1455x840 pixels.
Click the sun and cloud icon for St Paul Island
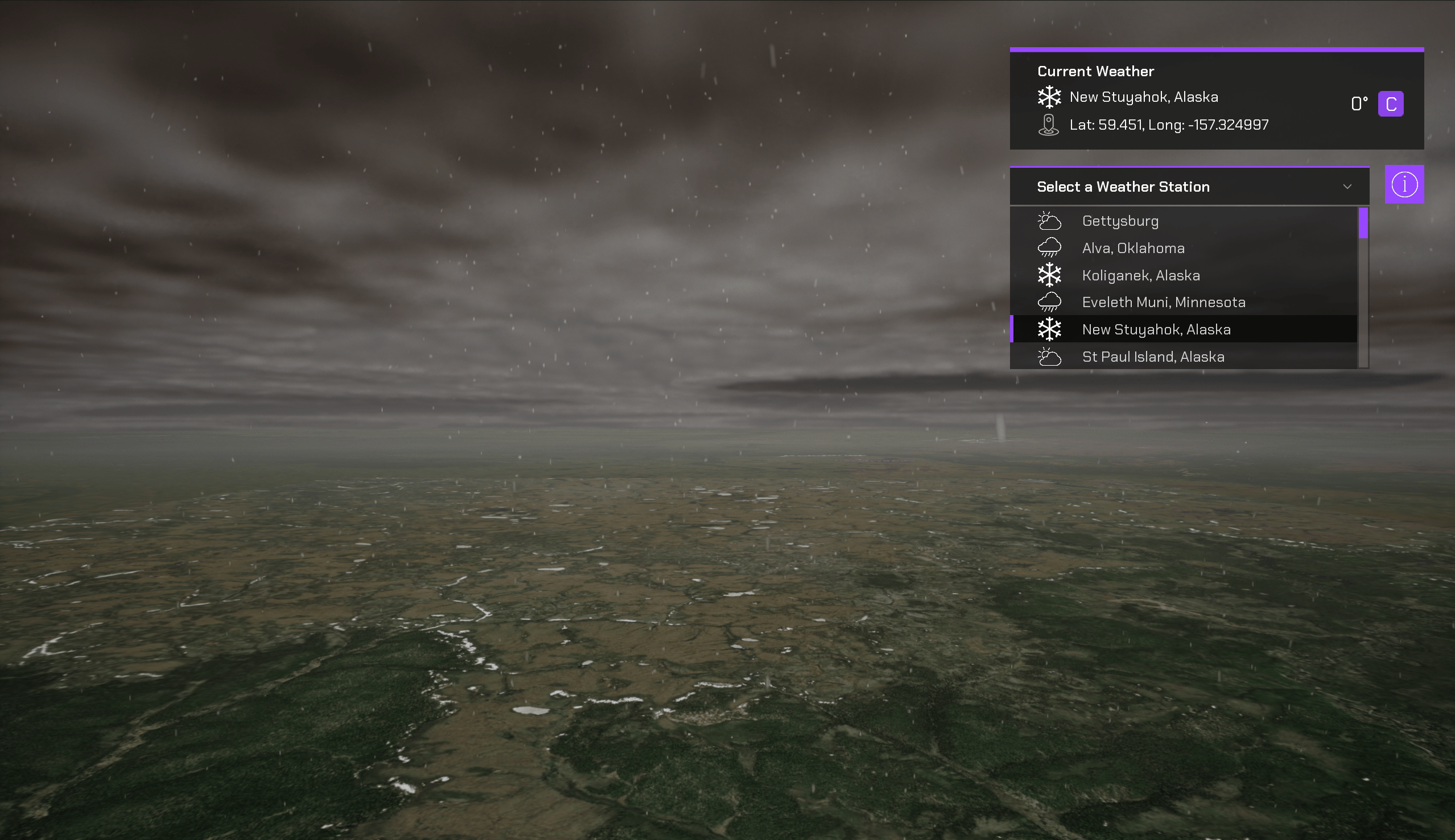point(1049,357)
